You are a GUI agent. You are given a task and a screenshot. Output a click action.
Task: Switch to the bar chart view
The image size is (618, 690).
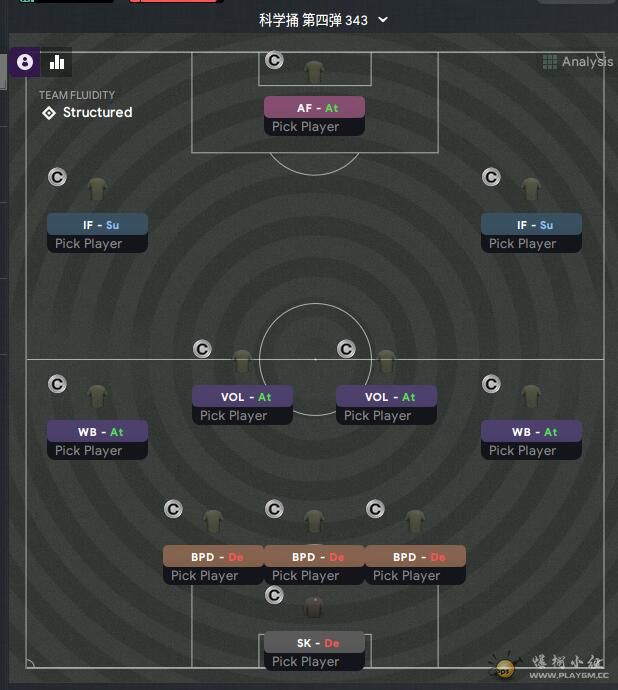57,62
